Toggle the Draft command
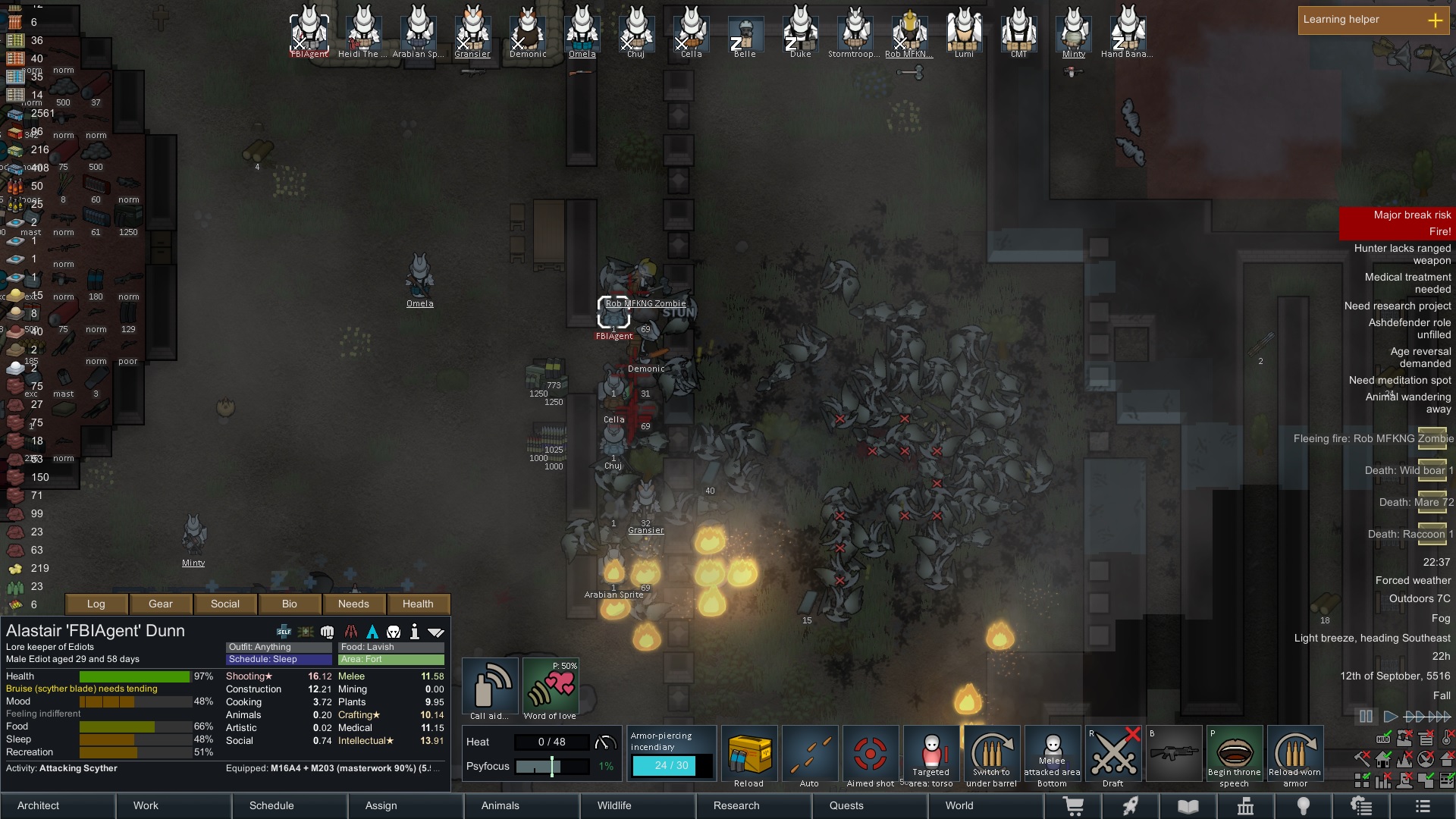The image size is (1456, 819). 1112,756
